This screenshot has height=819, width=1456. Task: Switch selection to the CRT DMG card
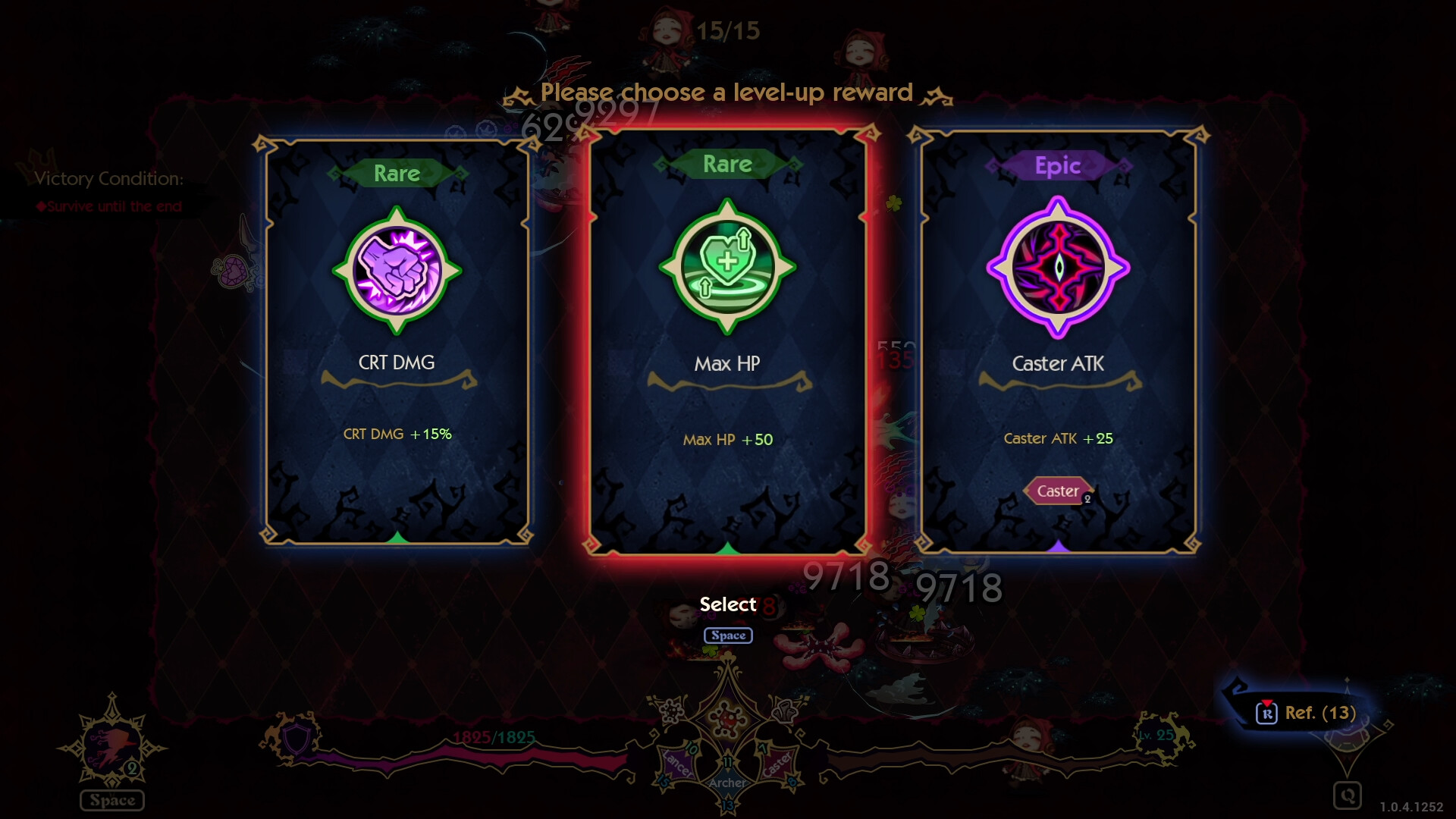pyautogui.click(x=394, y=341)
